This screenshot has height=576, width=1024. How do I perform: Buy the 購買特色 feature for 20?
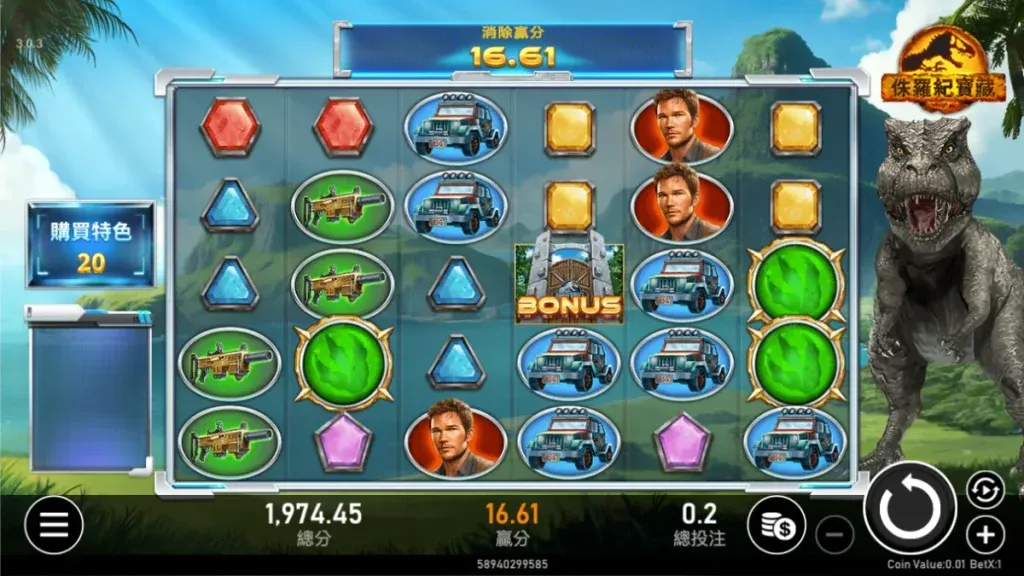90,243
